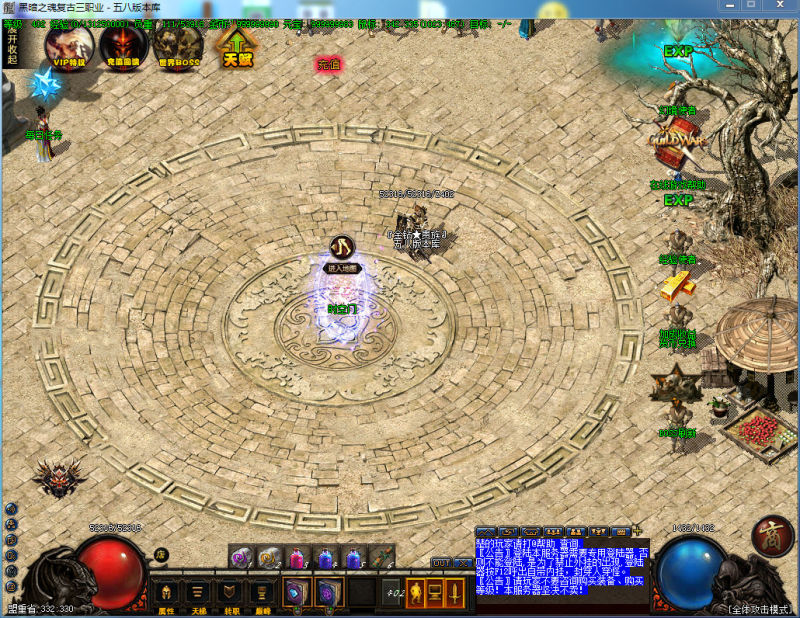Toggle the 全体攻击模式 attack mode label
800x618 pixels.
[x=761, y=608]
